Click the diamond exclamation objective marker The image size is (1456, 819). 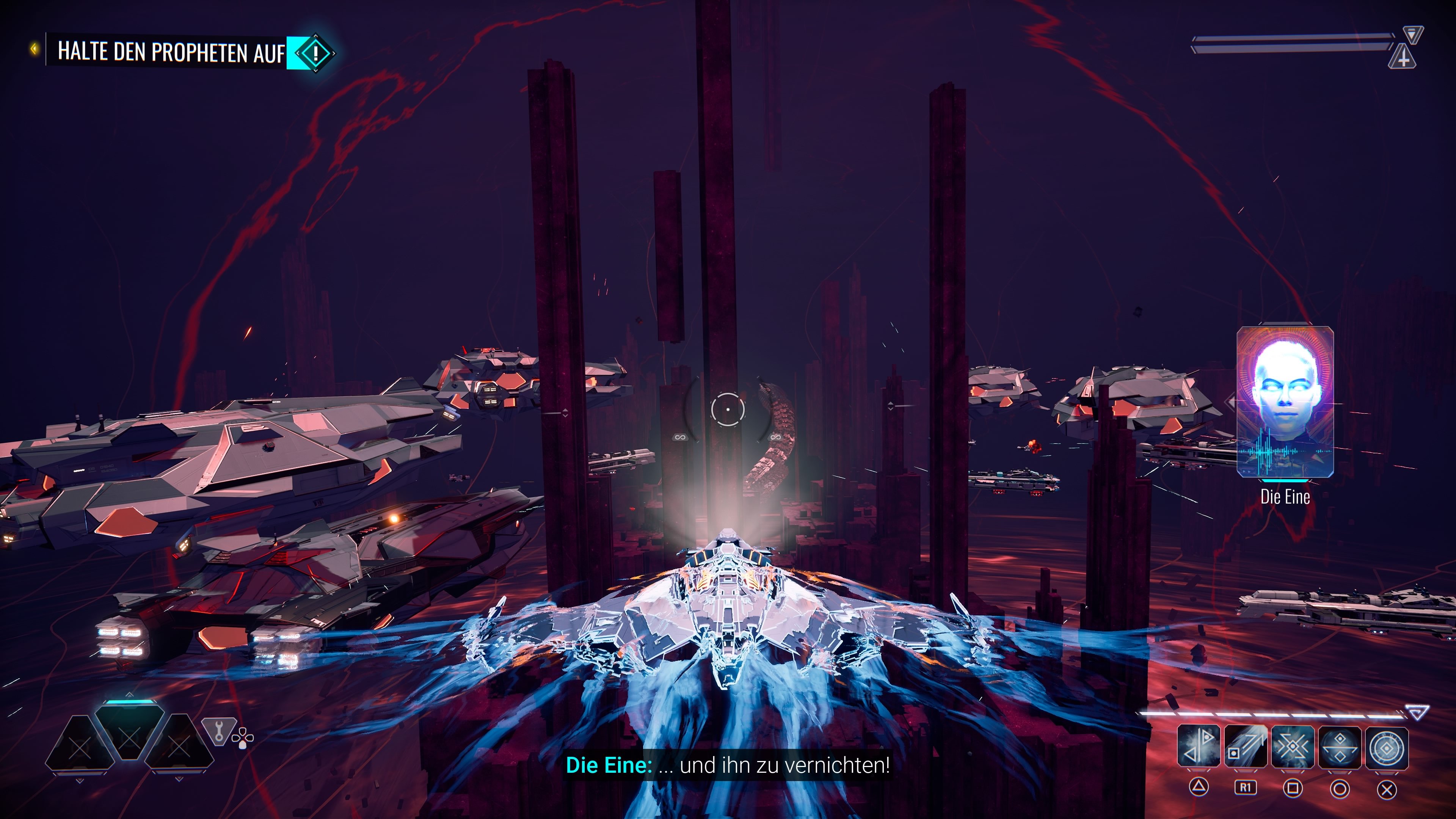[315, 53]
